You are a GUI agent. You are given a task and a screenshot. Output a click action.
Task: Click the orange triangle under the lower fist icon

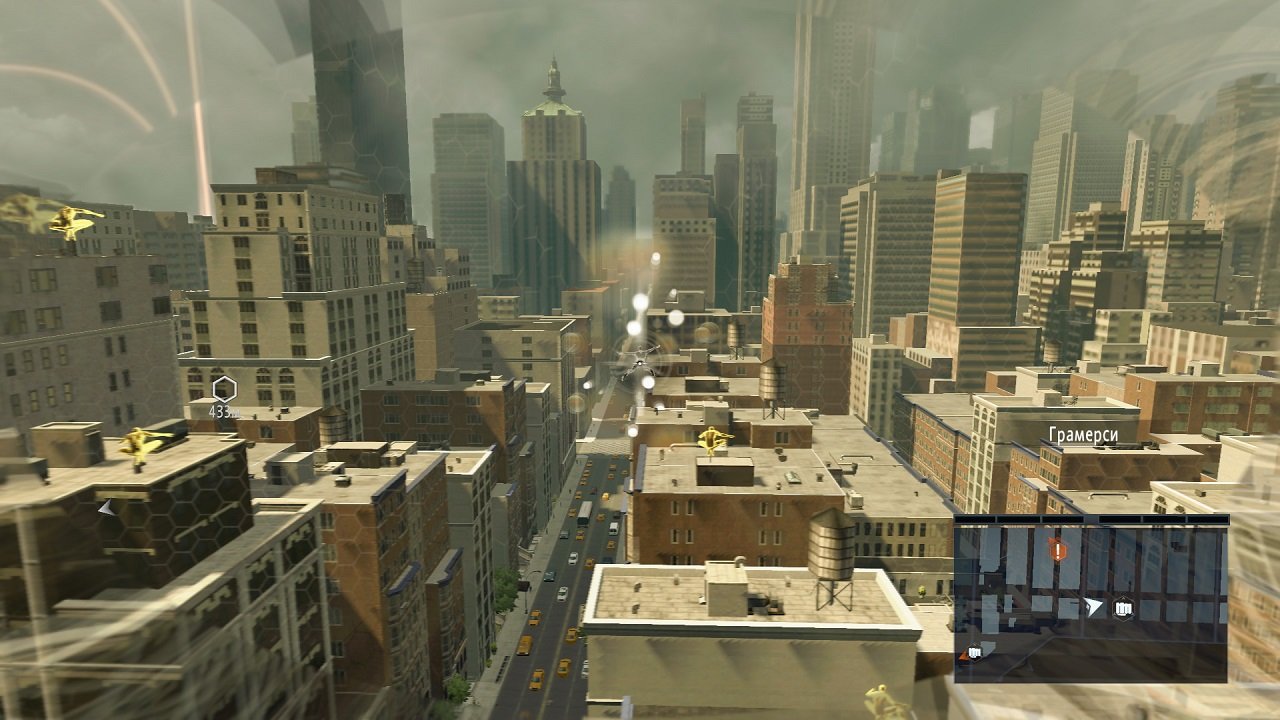[962, 656]
